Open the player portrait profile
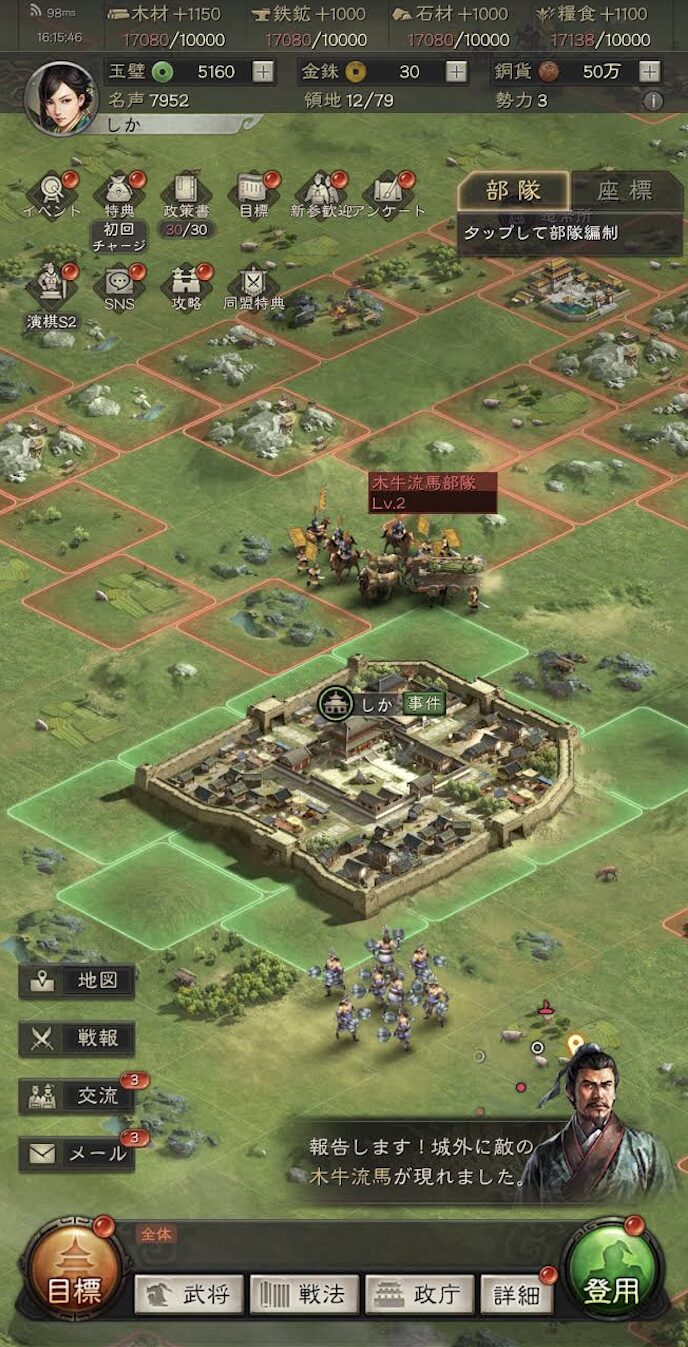This screenshot has width=688, height=1347. [x=60, y=98]
